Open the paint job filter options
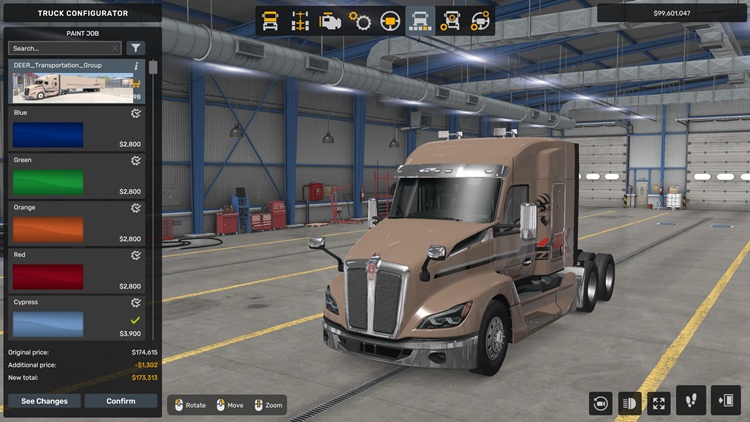The width and height of the screenshot is (750, 422). [x=136, y=48]
